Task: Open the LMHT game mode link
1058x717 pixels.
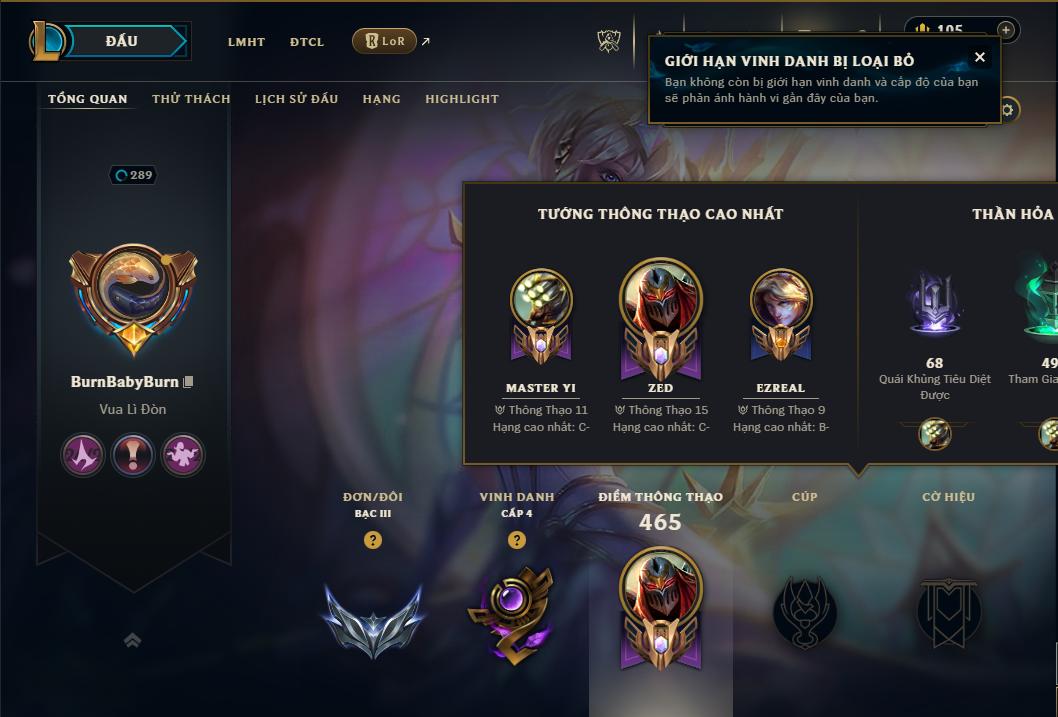Action: coord(246,42)
